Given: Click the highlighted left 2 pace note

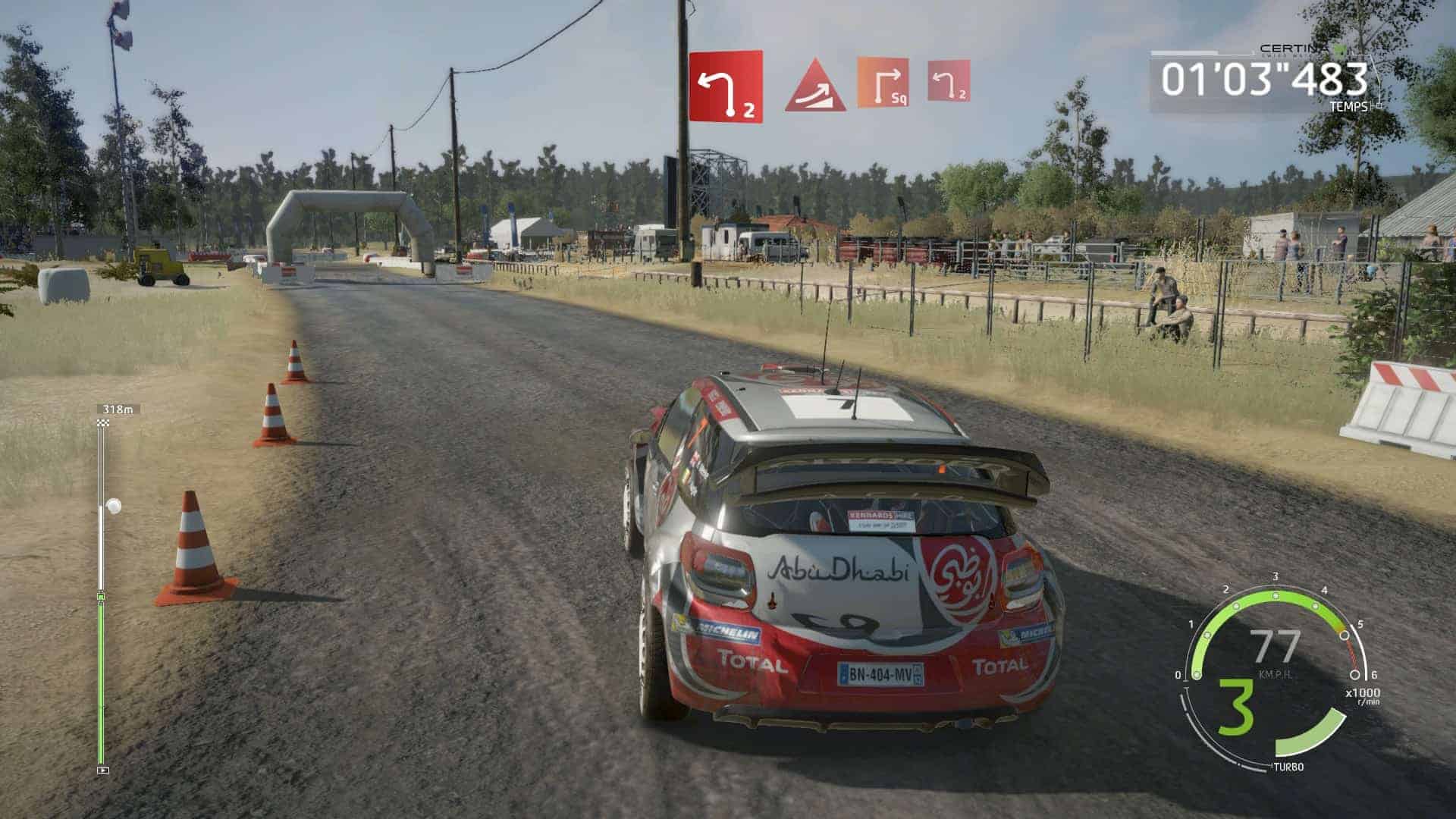Looking at the screenshot, I should pyautogui.click(x=726, y=86).
